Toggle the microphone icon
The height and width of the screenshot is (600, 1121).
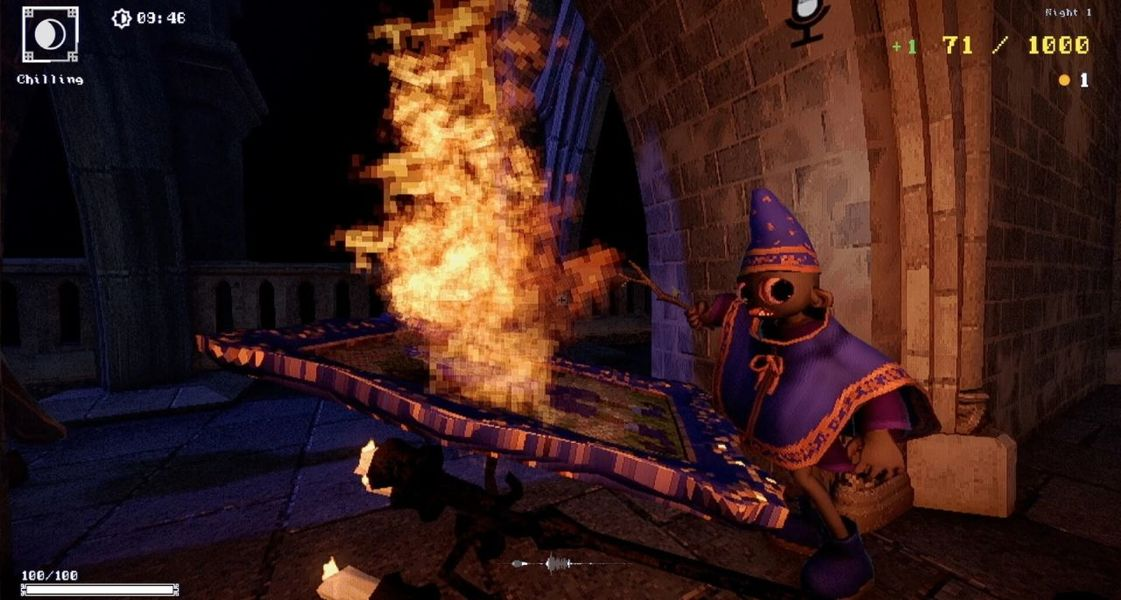[x=807, y=20]
